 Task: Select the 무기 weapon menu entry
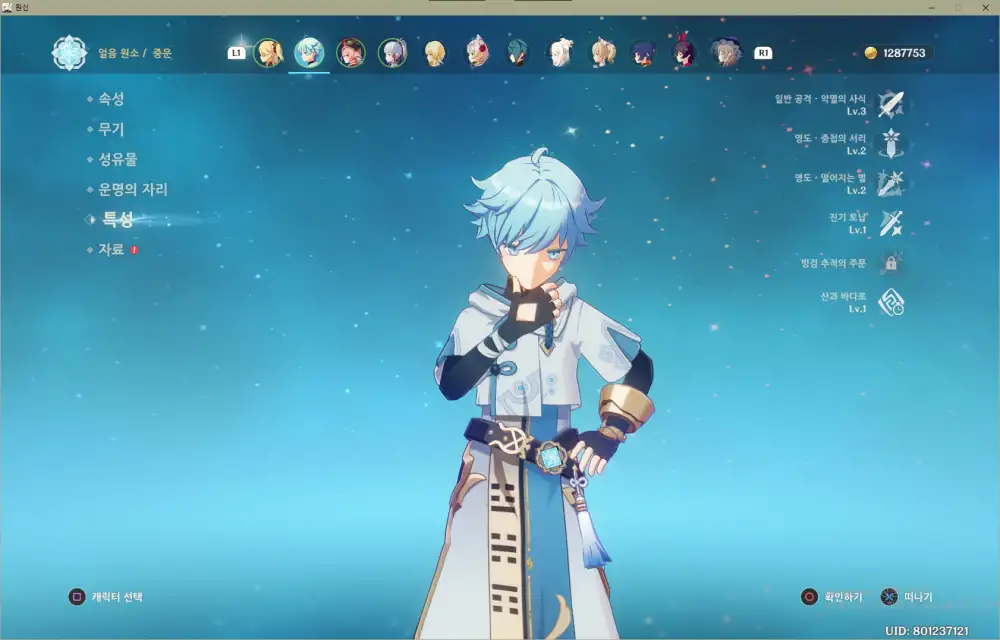pos(111,129)
